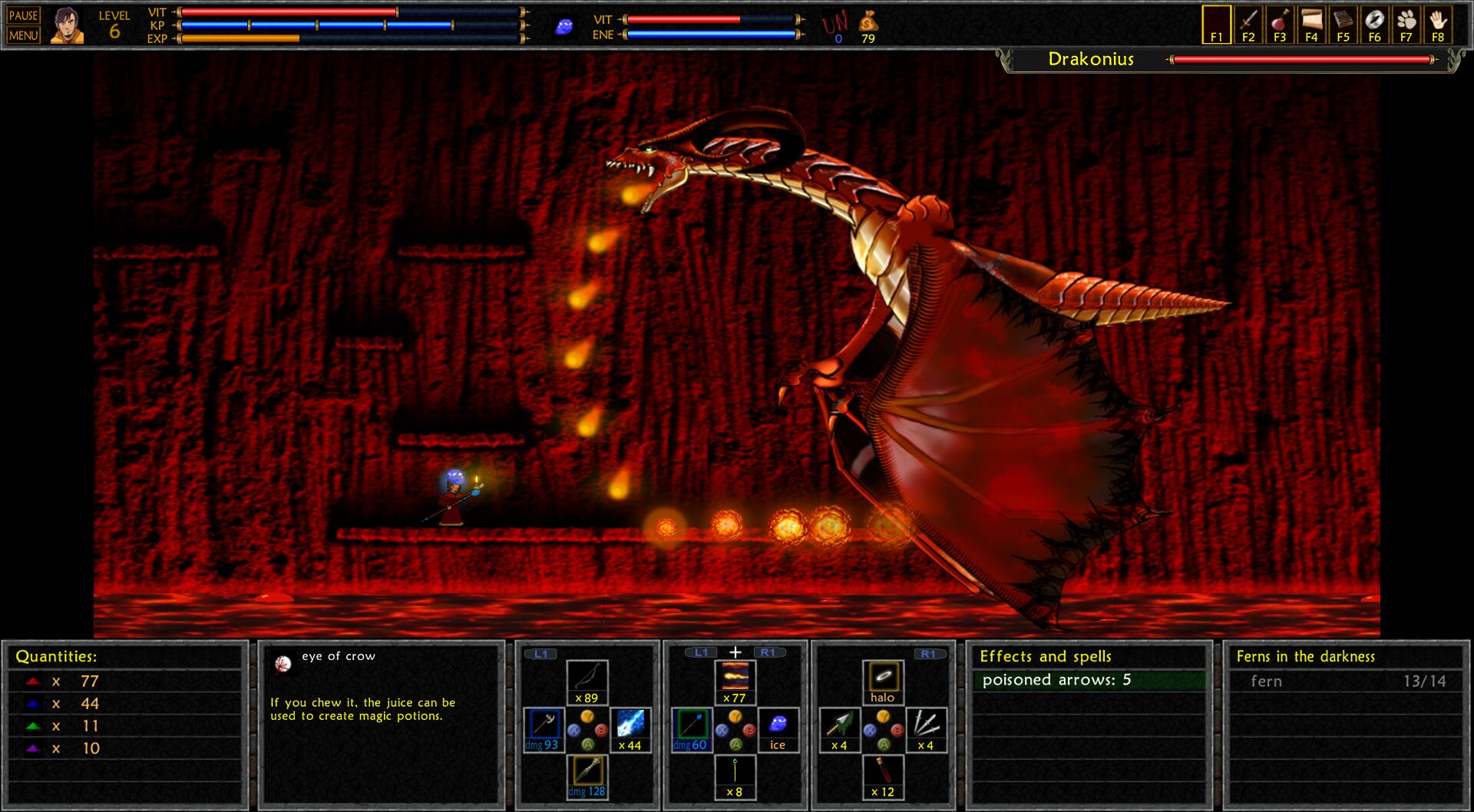This screenshot has width=1474, height=812.
Task: Select the hero portrait
Action: click(x=67, y=25)
